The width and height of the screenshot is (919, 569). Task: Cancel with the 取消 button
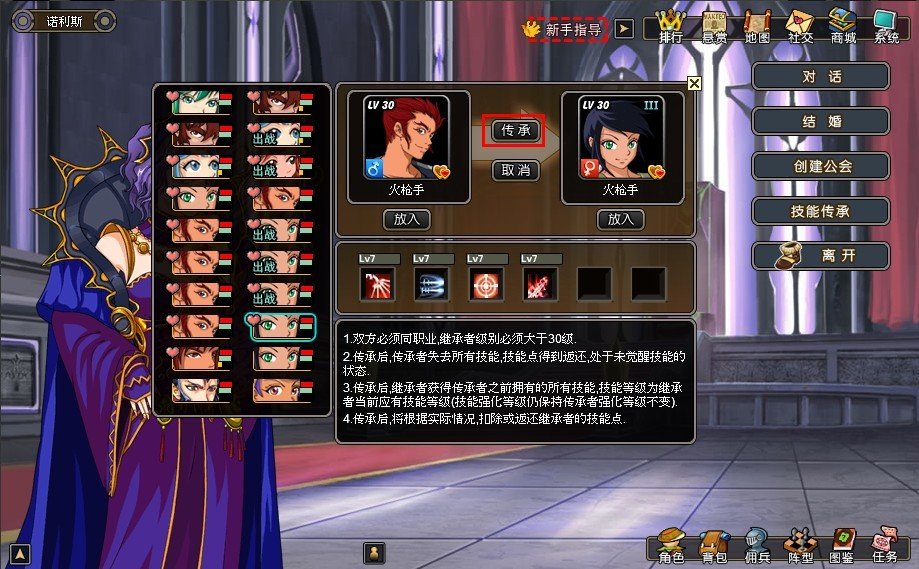point(516,170)
